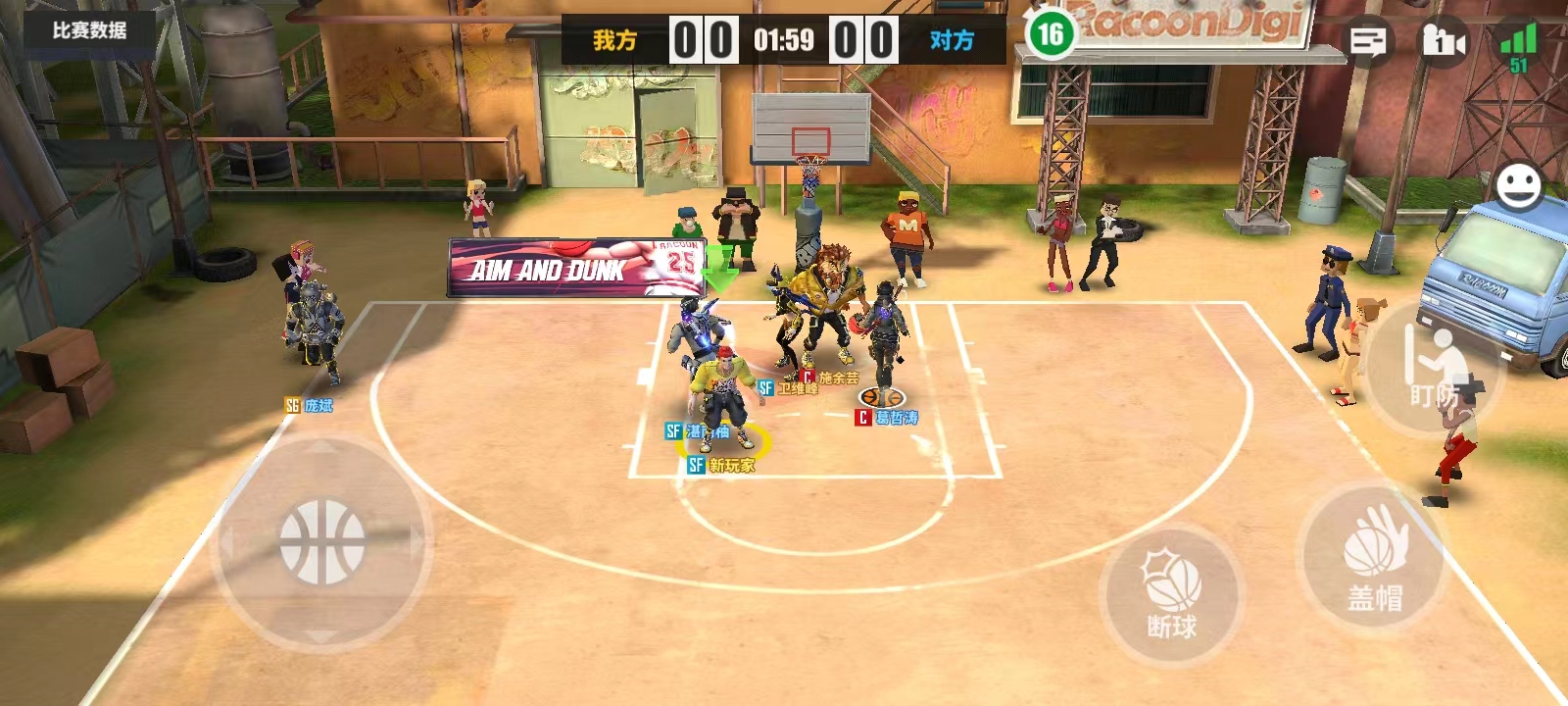Open the chat message icon
This screenshot has height=706, width=1568.
tap(1368, 41)
